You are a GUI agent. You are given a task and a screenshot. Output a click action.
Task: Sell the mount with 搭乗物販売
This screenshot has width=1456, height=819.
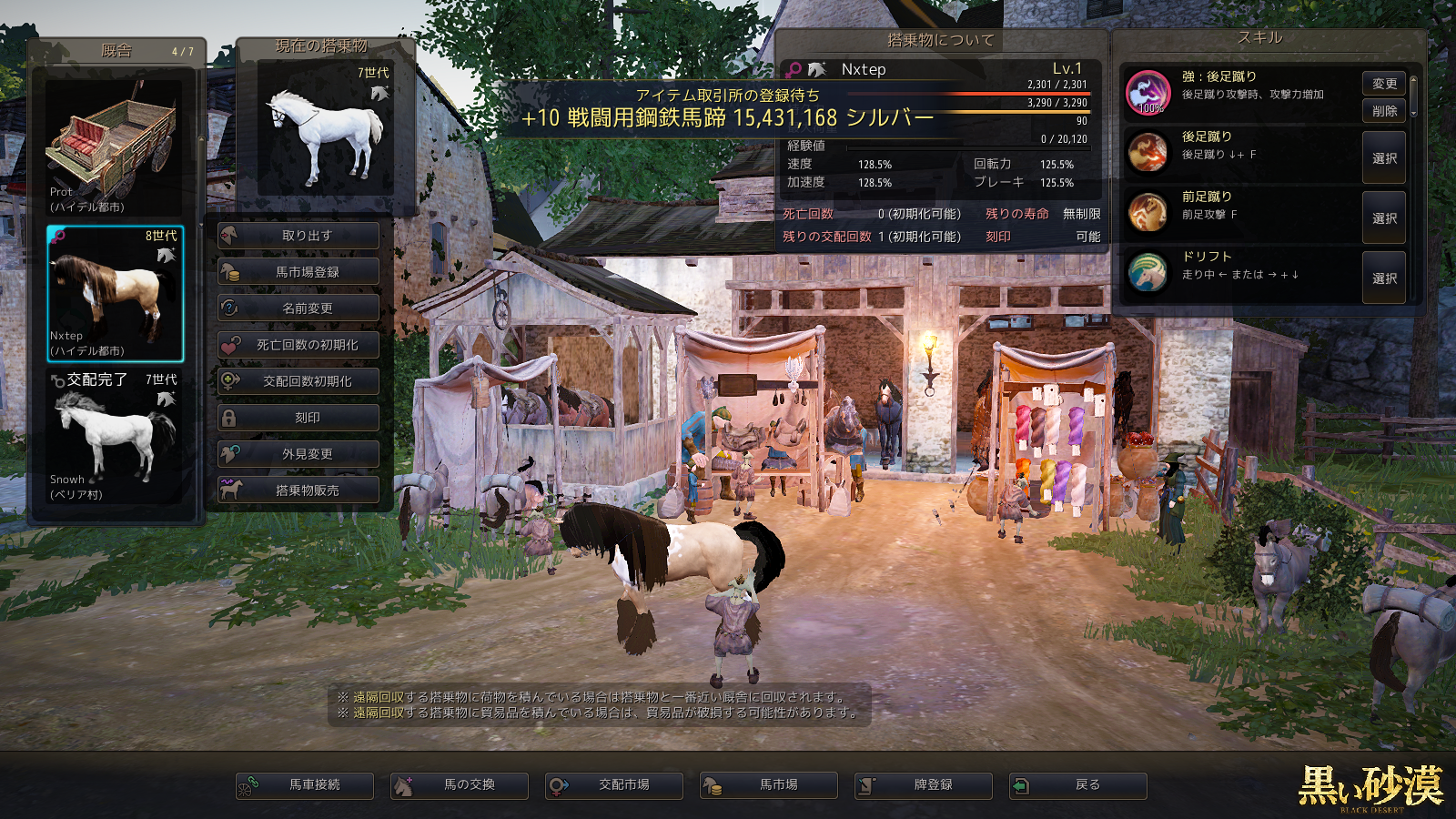pos(298,490)
